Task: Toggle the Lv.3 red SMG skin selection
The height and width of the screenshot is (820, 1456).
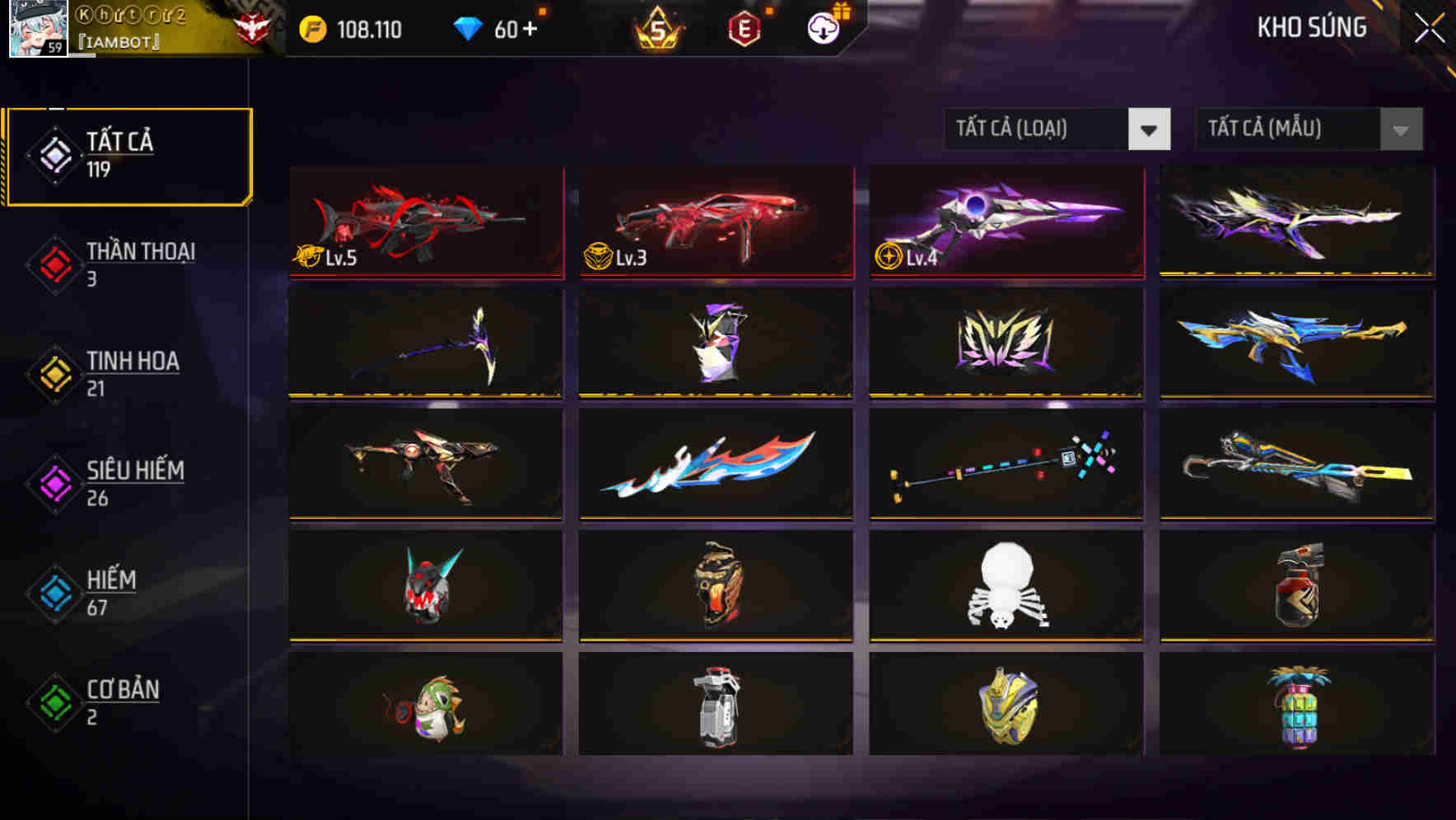Action: point(715,223)
